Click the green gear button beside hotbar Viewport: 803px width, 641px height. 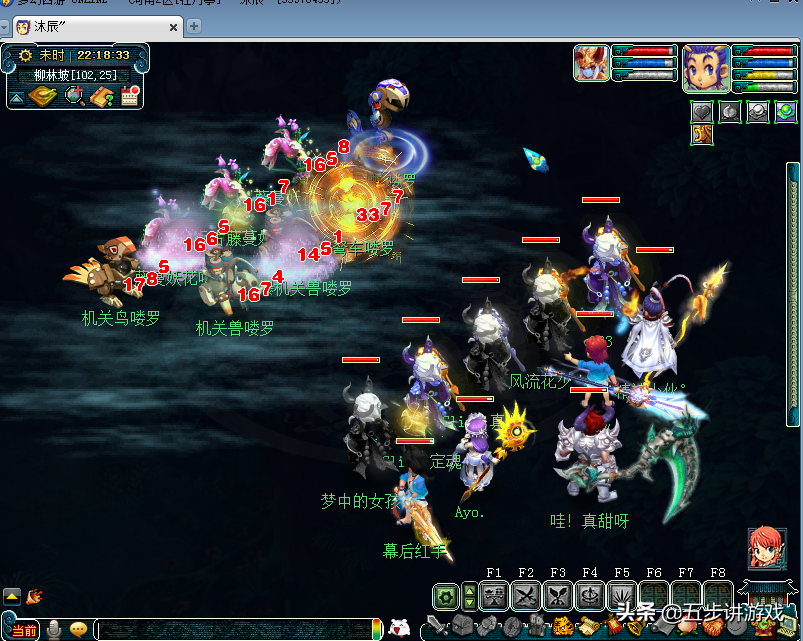coord(446,597)
